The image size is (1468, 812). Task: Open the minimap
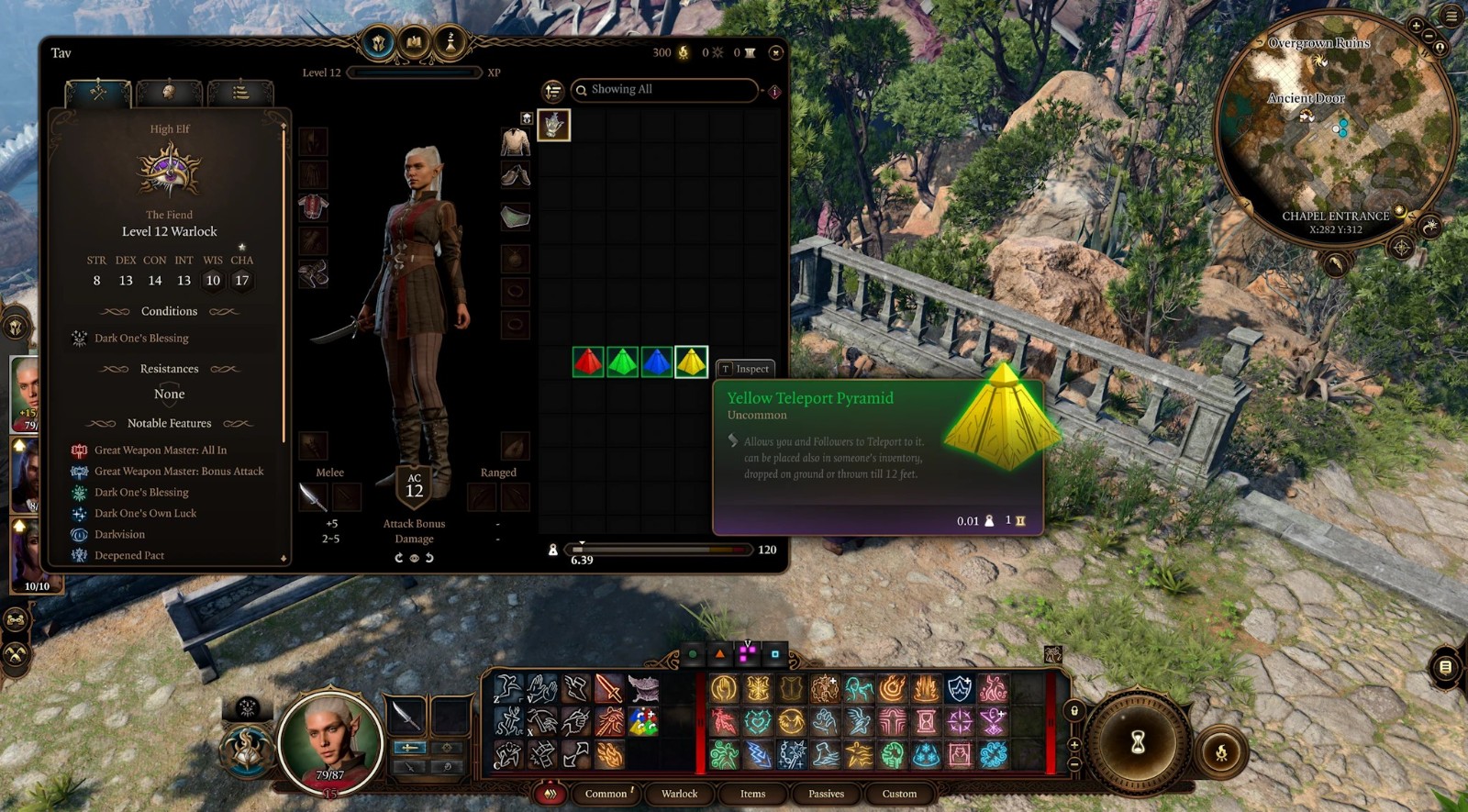pyautogui.click(x=1335, y=128)
